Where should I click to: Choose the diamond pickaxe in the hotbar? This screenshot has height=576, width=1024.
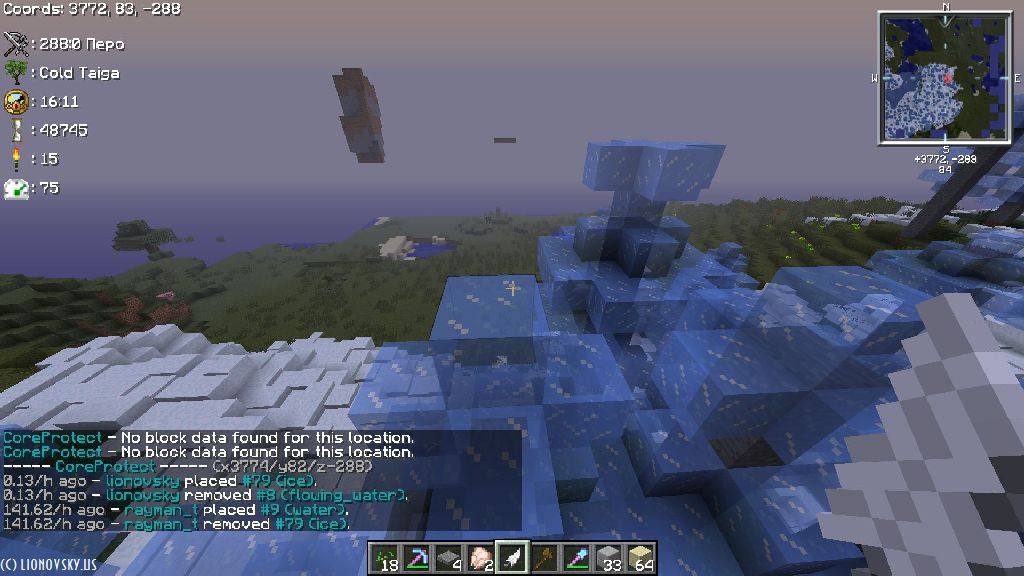[416, 558]
